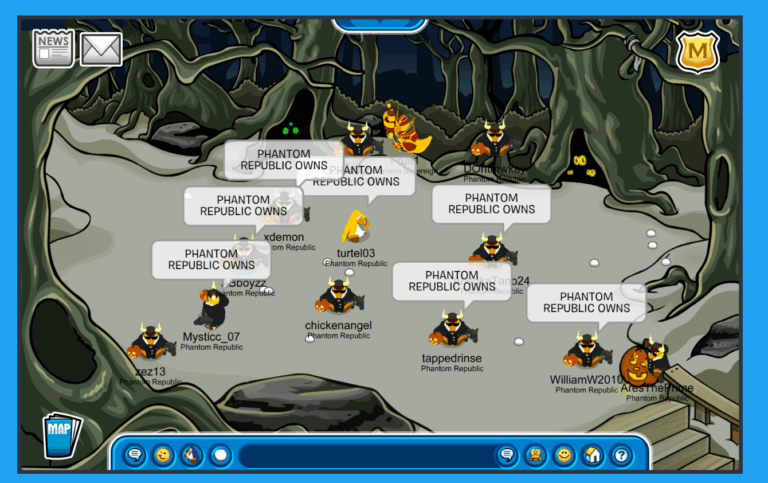Open your player card badge icon
The image size is (768, 483).
536,456
